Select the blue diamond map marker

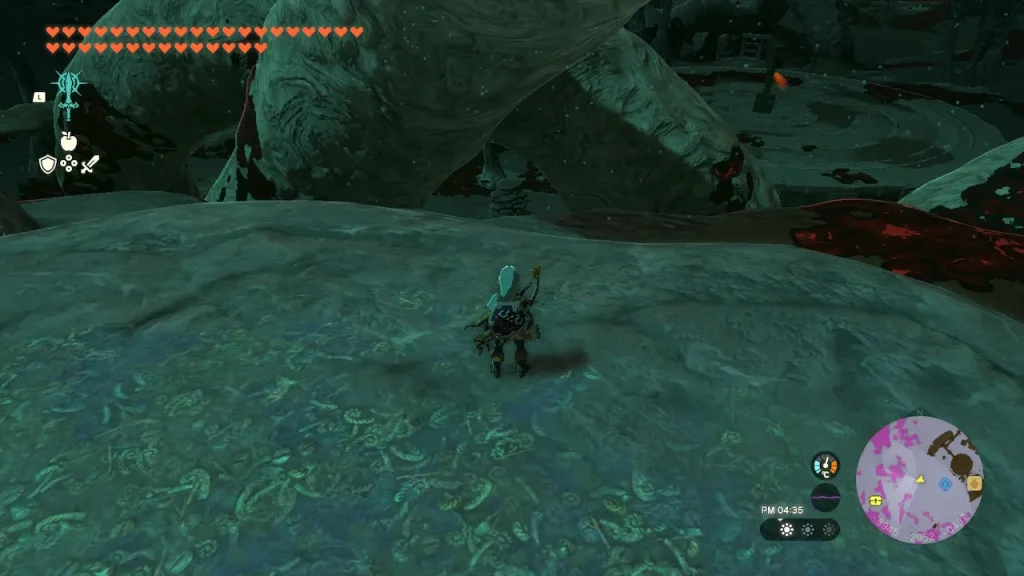click(945, 483)
